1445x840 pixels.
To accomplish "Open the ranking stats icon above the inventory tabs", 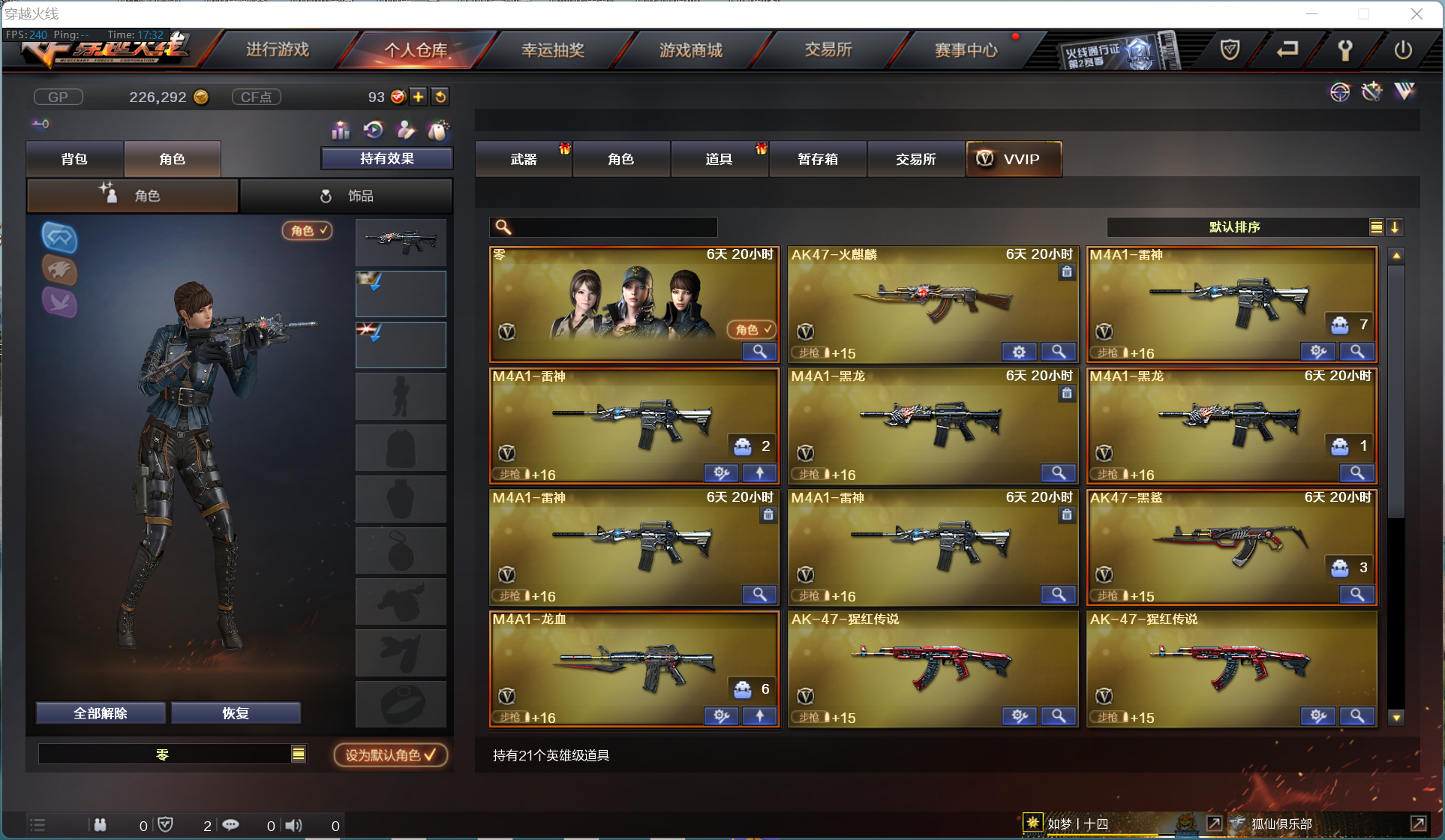I will pos(340,130).
